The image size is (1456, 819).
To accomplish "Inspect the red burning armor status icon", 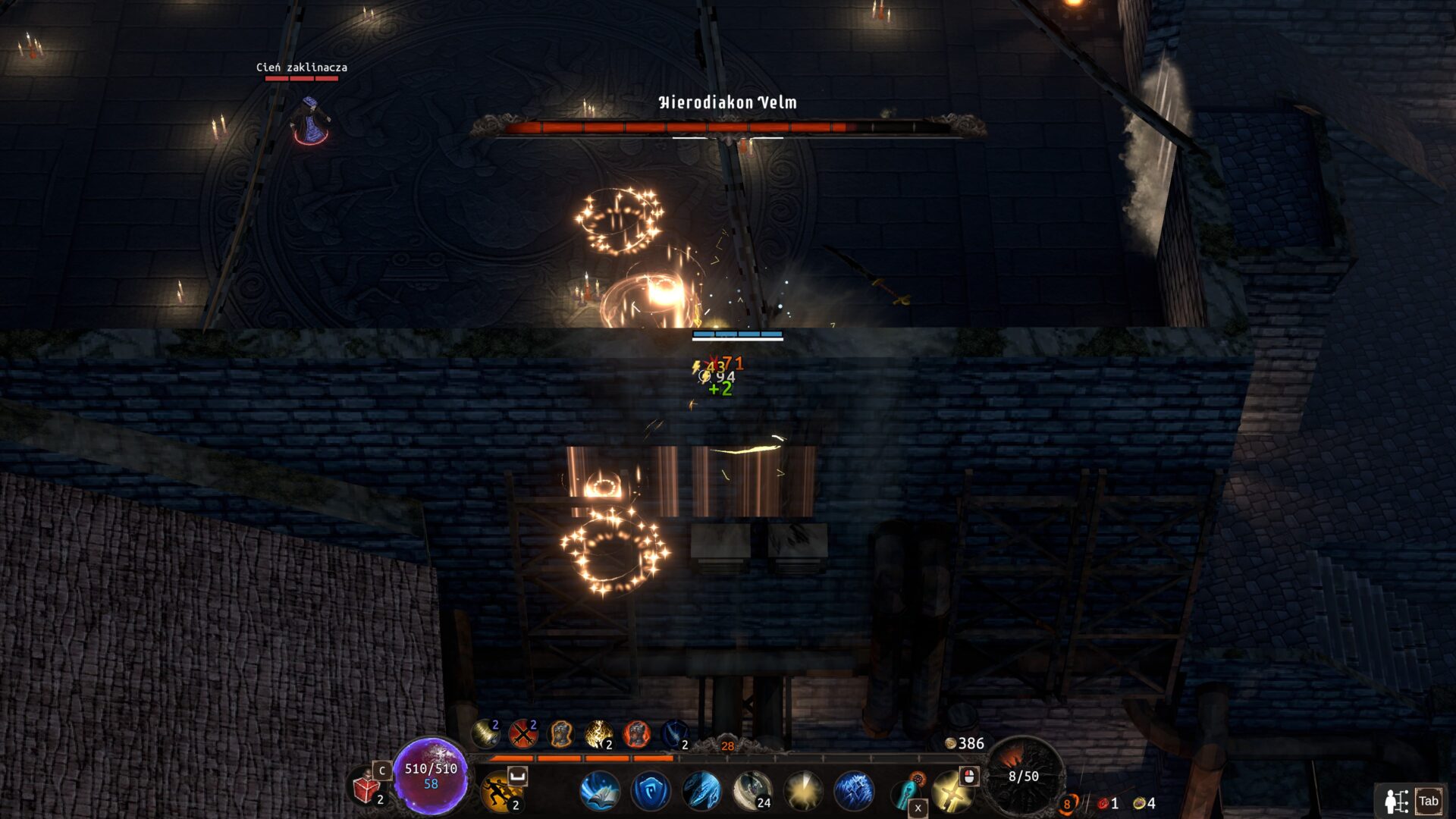I will 636,733.
